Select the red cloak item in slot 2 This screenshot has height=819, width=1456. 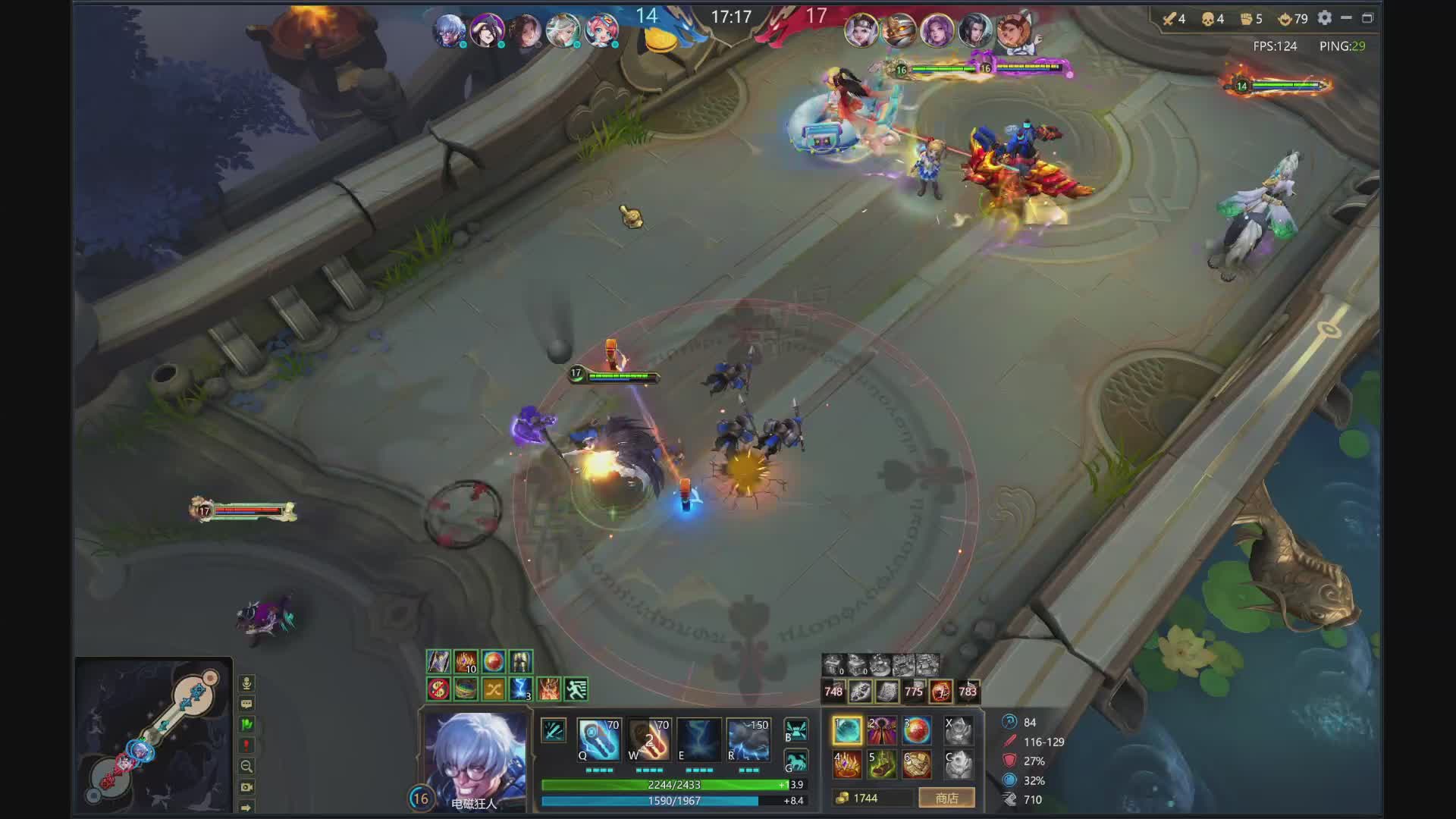pos(881,731)
